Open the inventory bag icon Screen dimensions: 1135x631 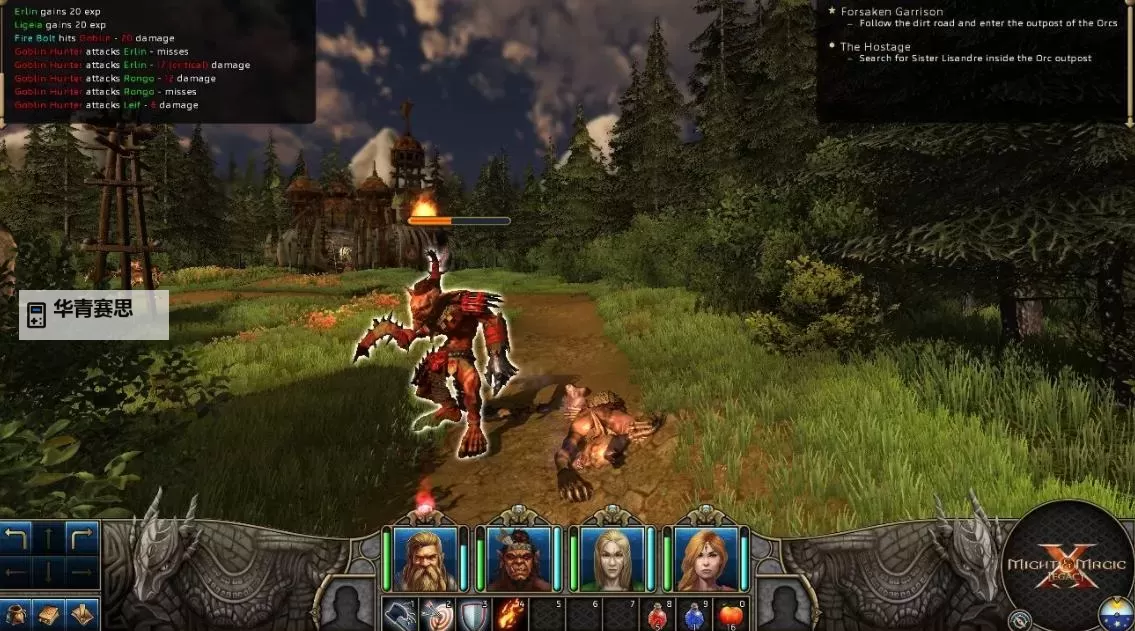click(16, 614)
